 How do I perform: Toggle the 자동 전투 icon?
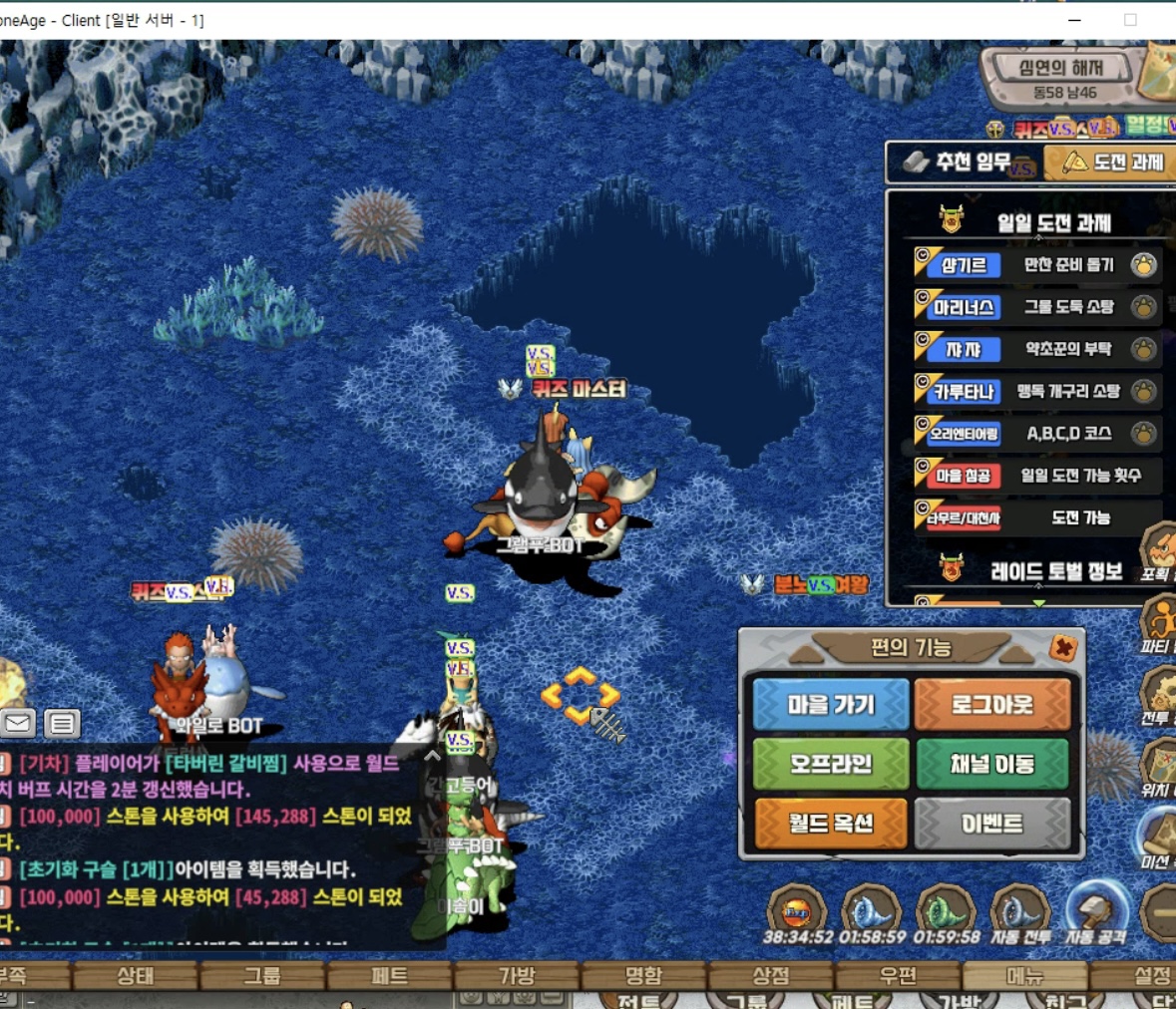pyautogui.click(x=1019, y=910)
